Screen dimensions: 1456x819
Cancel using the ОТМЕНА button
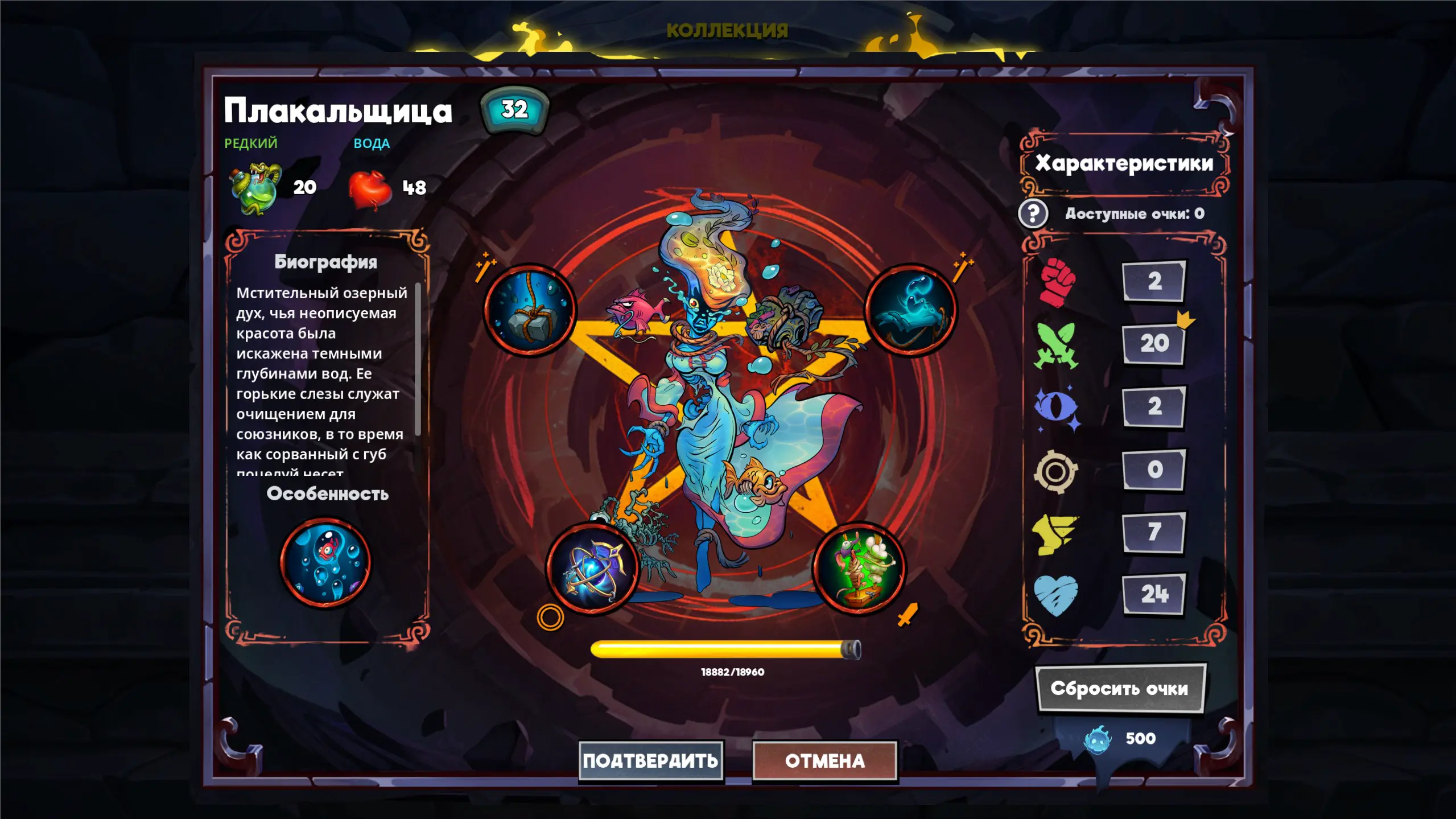tap(824, 760)
